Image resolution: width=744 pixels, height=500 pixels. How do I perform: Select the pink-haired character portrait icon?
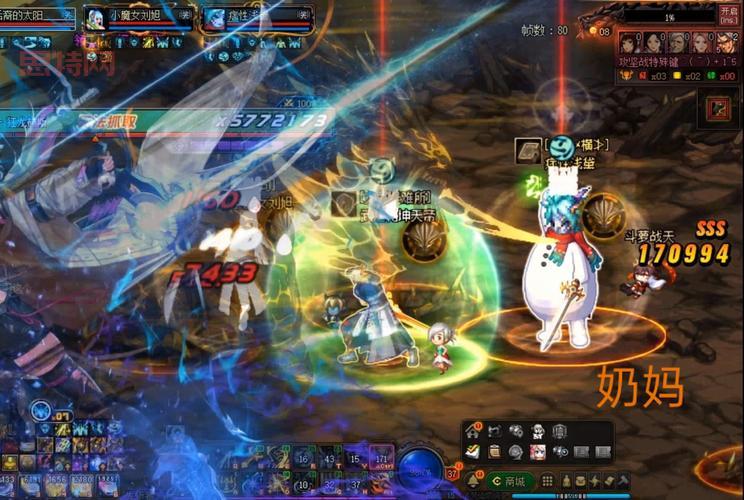click(x=538, y=452)
